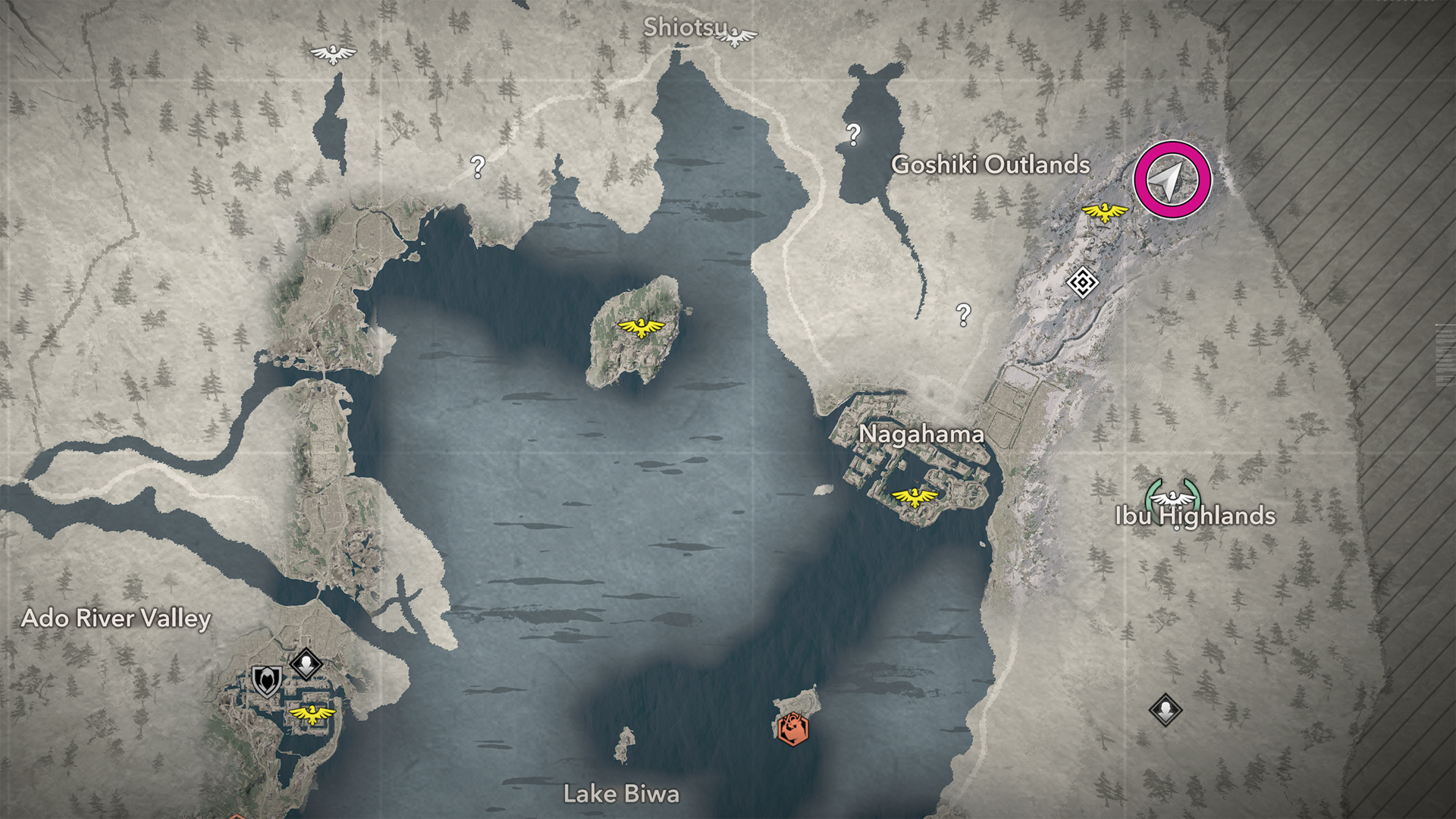
Task: Click the shield mask marker near Ado River Valley
Action: click(266, 680)
